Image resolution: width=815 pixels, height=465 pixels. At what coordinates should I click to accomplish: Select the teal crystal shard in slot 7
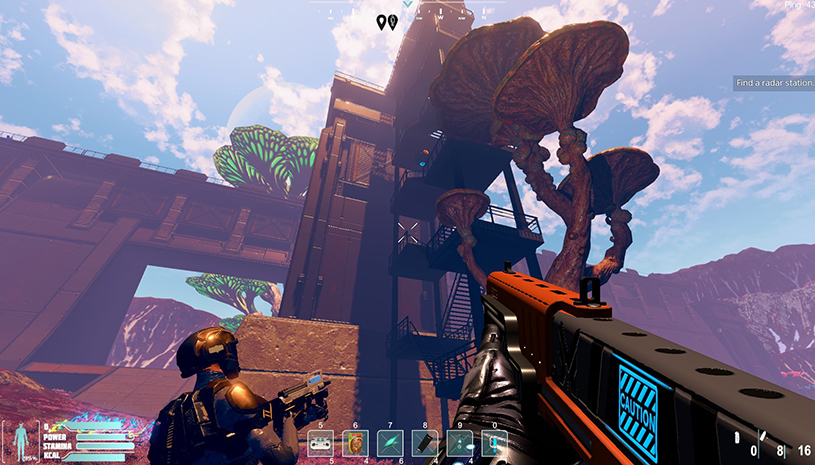390,443
